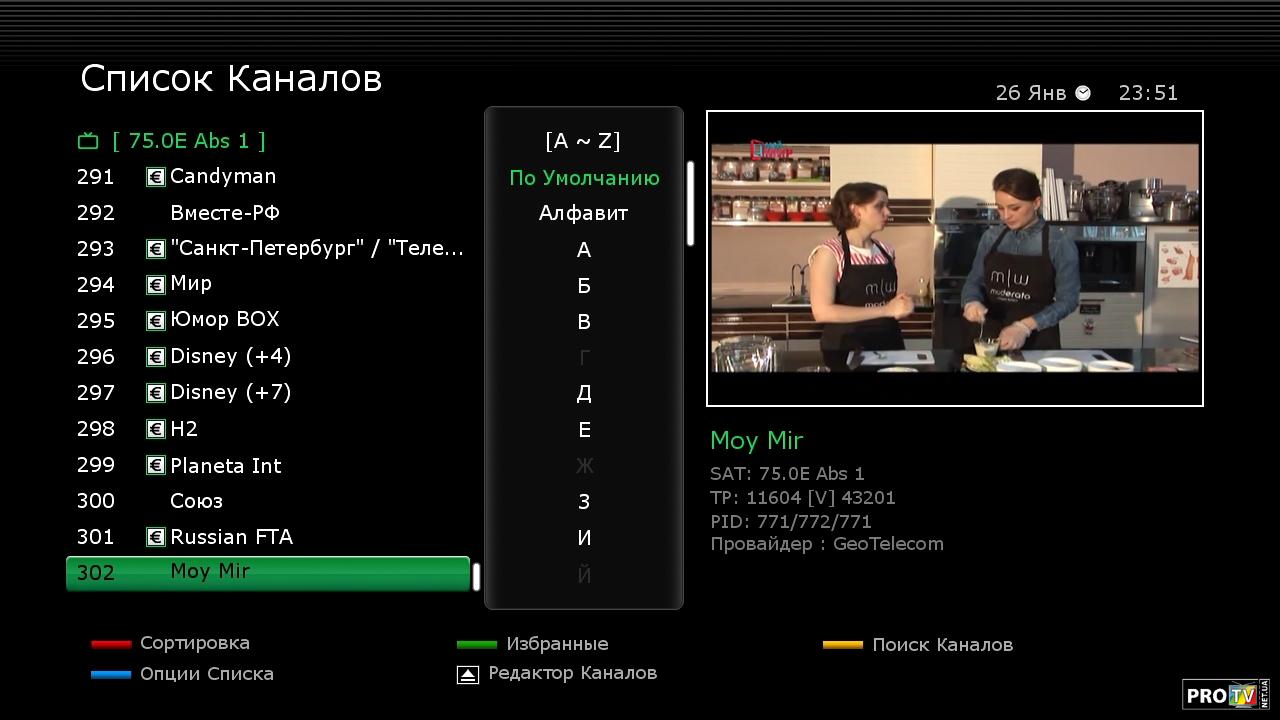This screenshot has width=1280, height=720.
Task: Click the highlighted Moy Mir channel
Action: (267, 573)
